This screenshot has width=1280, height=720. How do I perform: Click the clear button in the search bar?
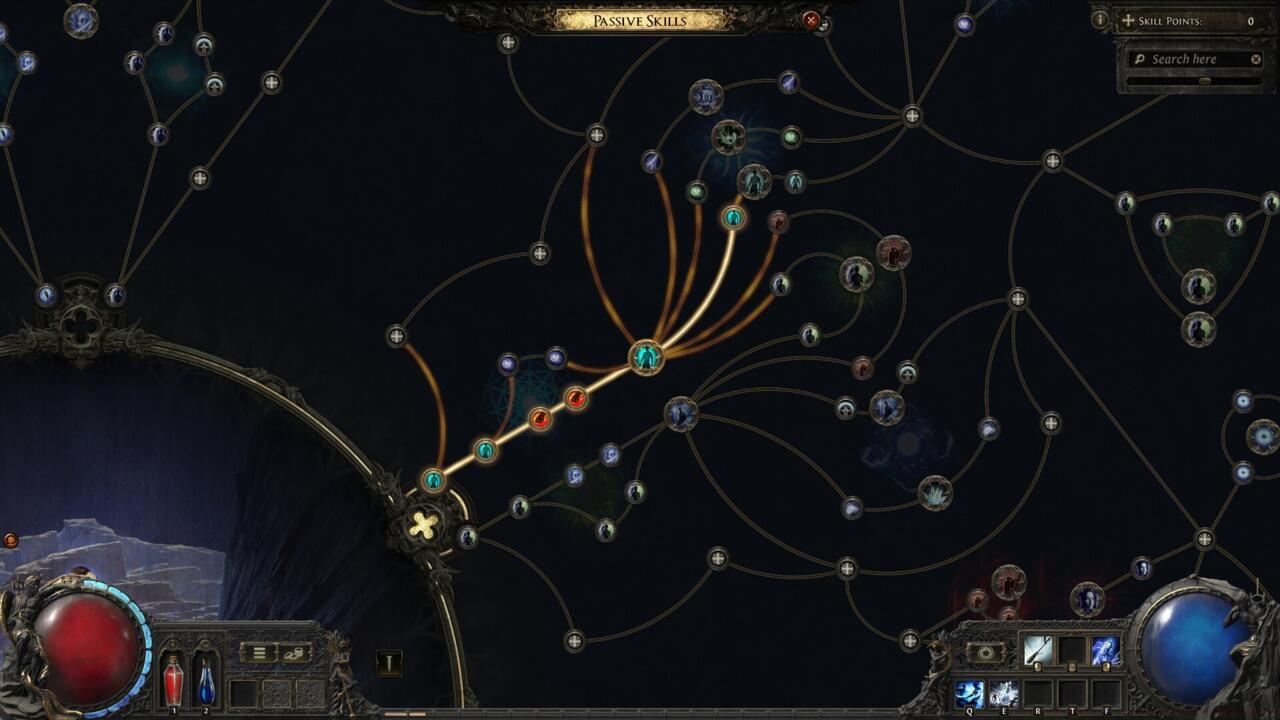tap(1256, 59)
